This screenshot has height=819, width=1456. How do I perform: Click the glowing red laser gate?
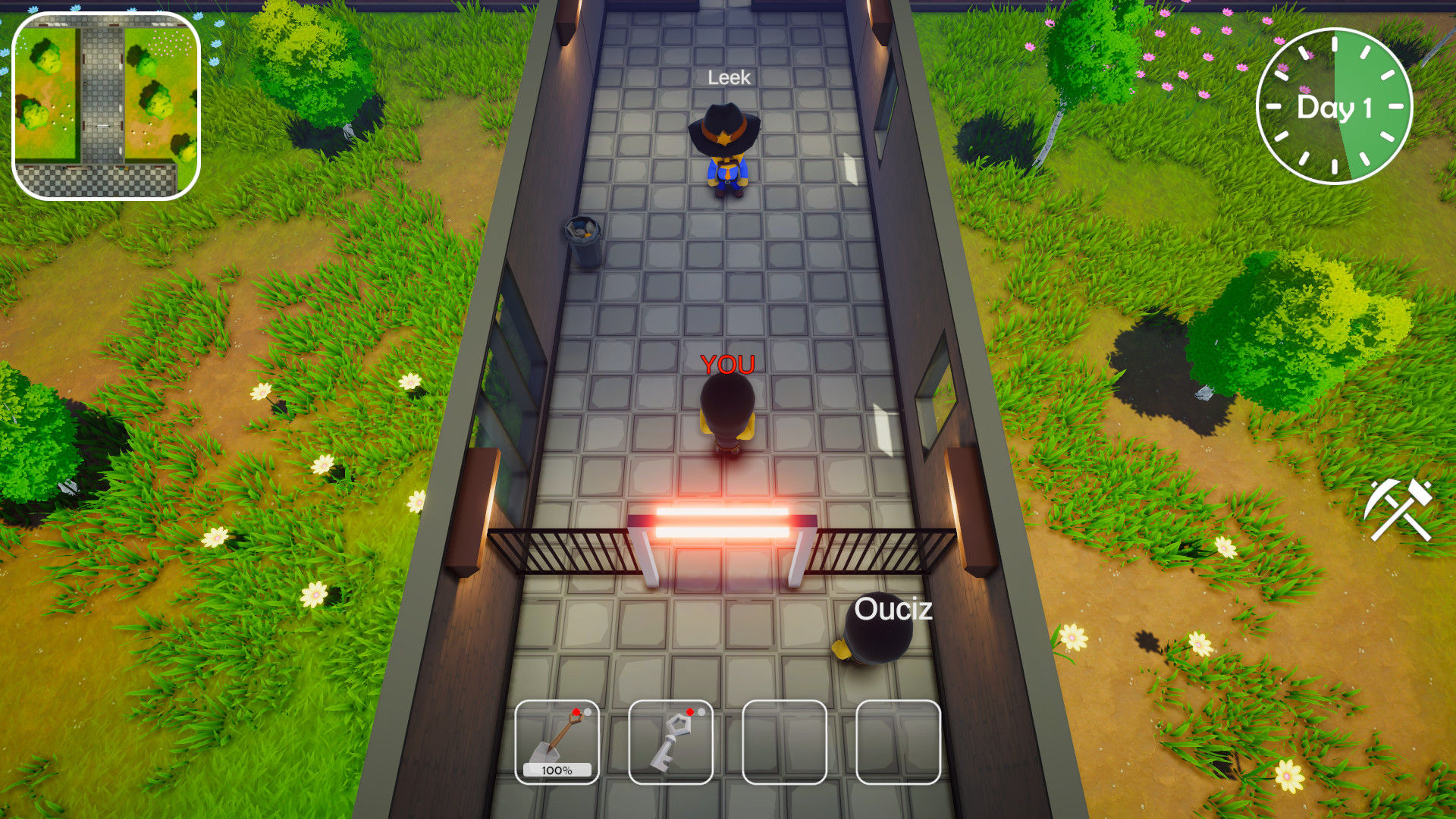(721, 522)
